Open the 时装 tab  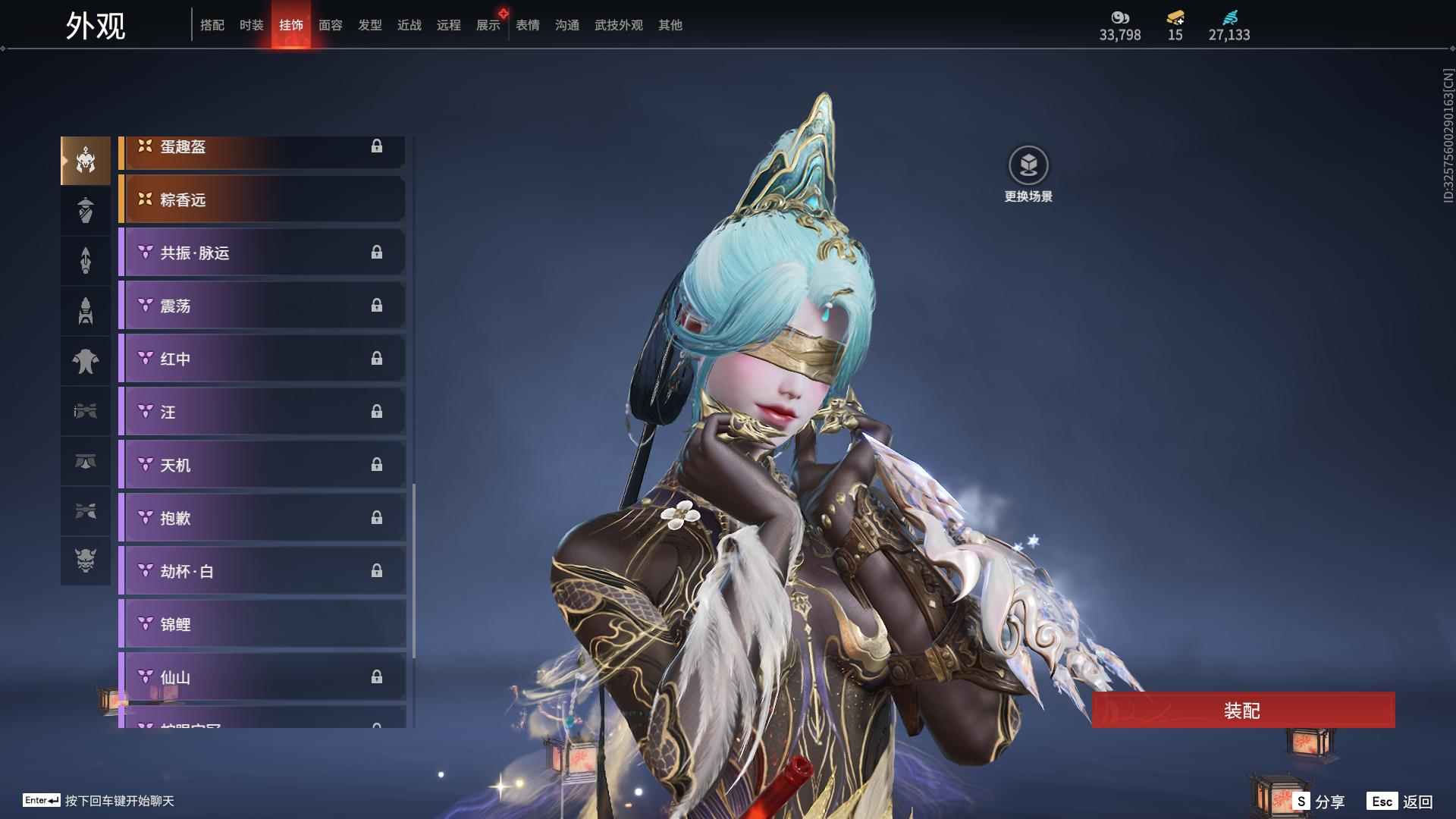(x=252, y=25)
